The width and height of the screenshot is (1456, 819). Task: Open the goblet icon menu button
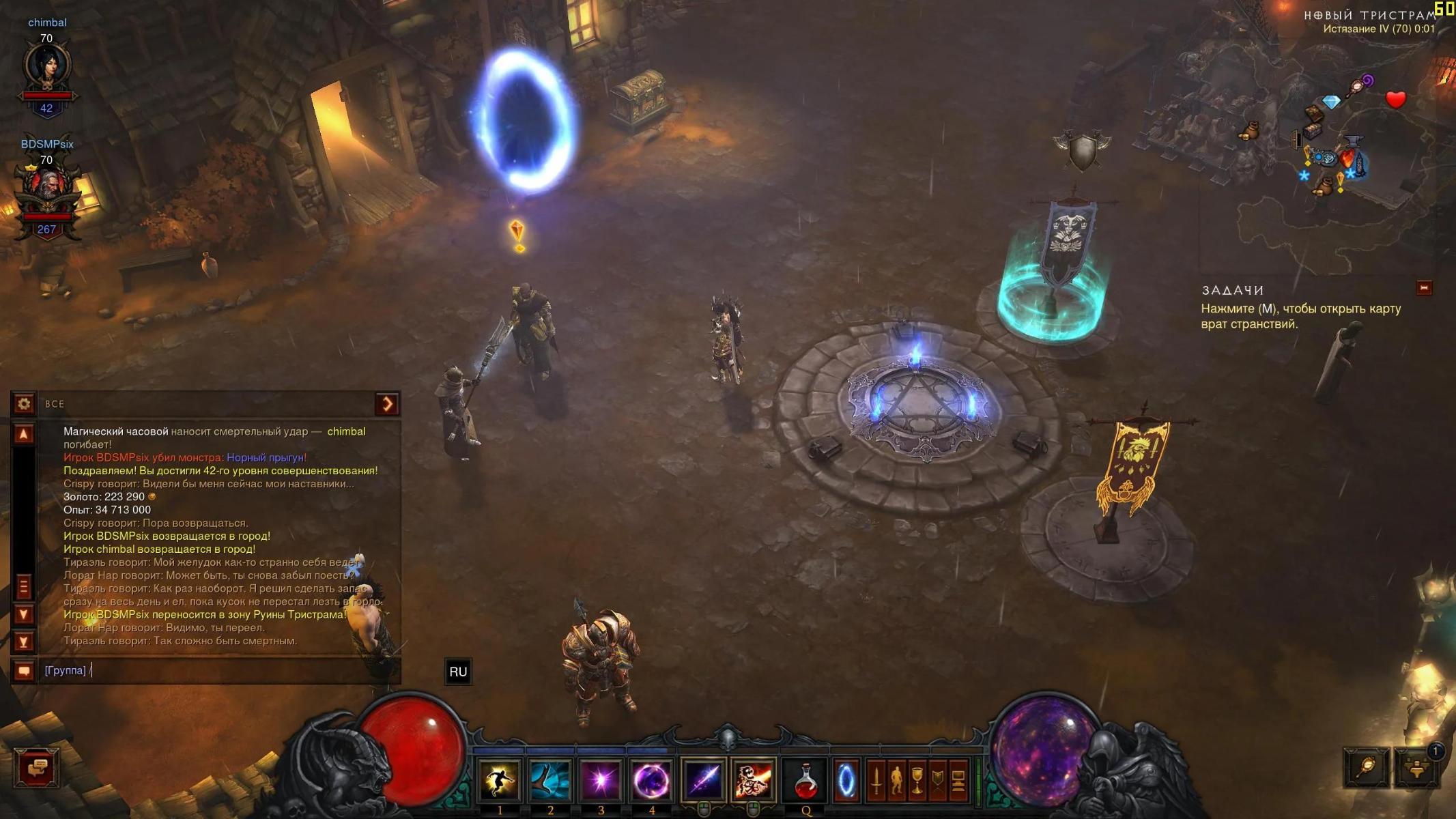pyautogui.click(x=917, y=779)
